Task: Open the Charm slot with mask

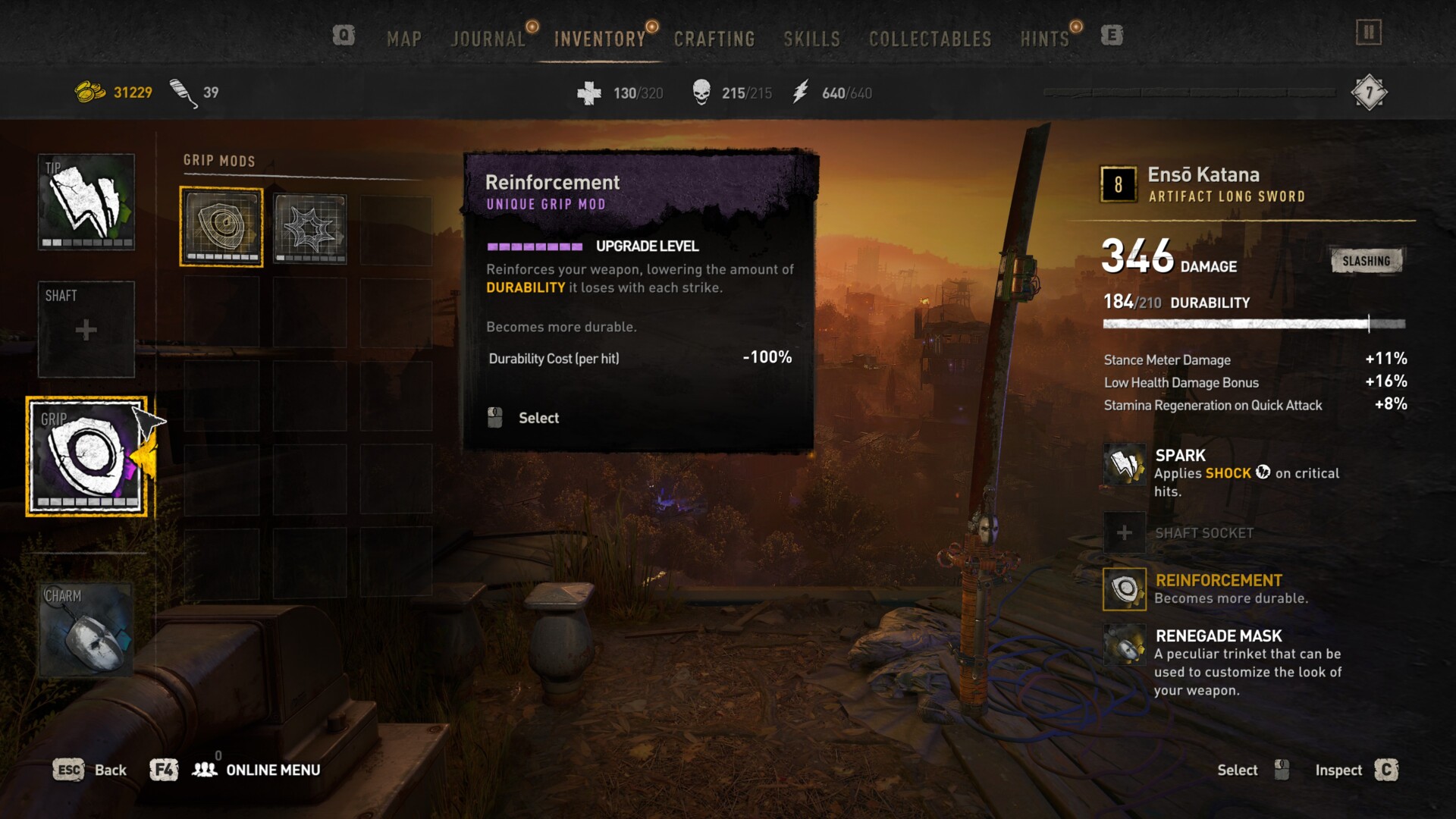Action: click(86, 629)
